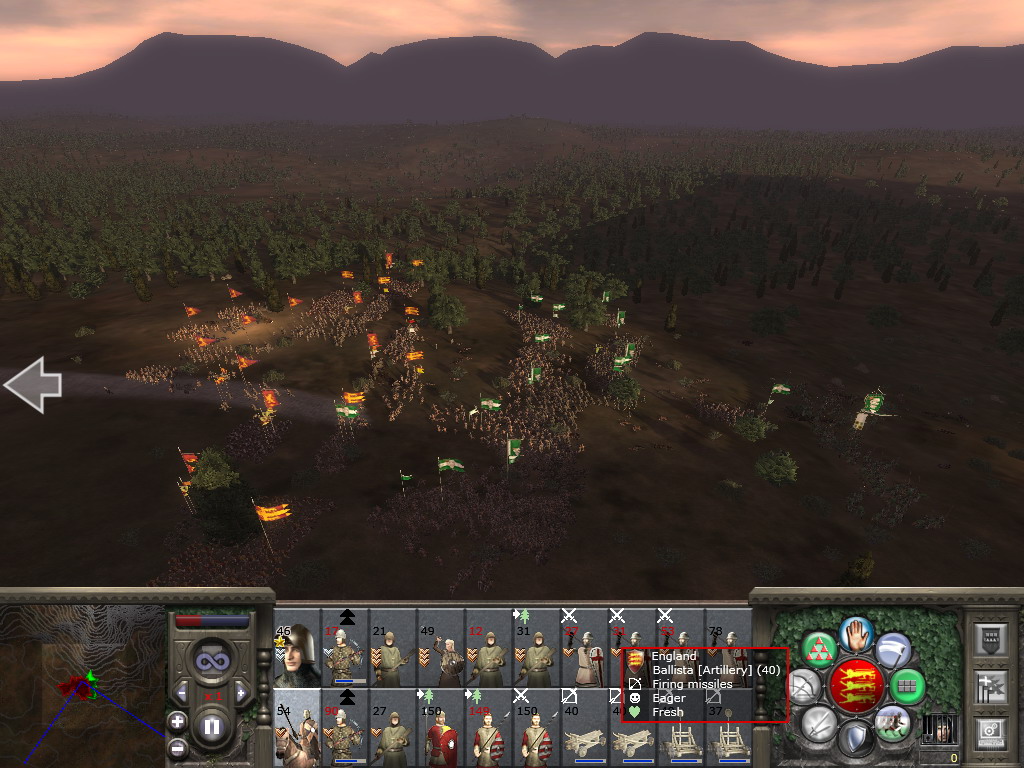The image size is (1024, 768).
Task: Select the unit card with 49 men
Action: click(441, 656)
